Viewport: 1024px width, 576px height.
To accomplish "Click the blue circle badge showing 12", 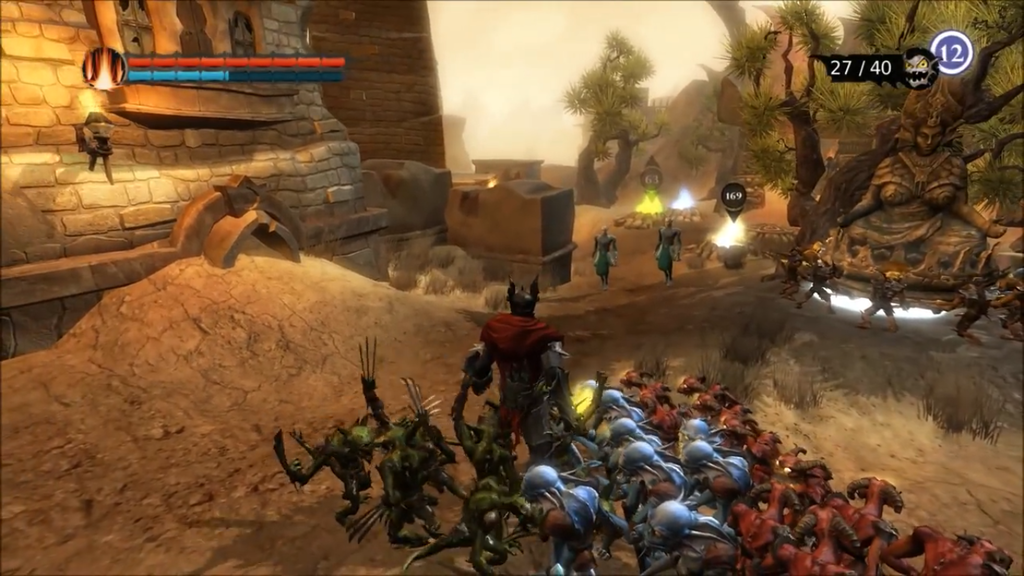I will point(951,52).
